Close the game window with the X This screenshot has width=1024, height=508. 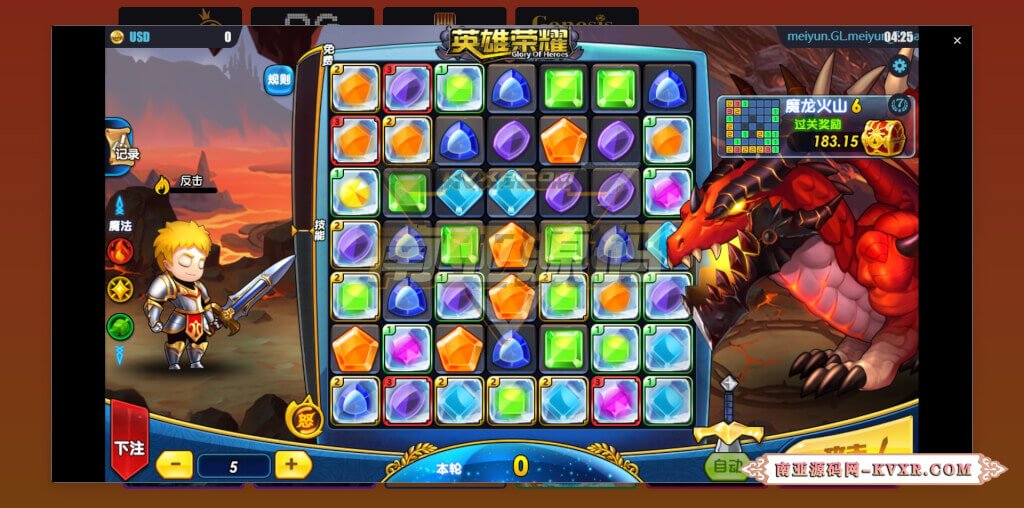pyautogui.click(x=957, y=41)
